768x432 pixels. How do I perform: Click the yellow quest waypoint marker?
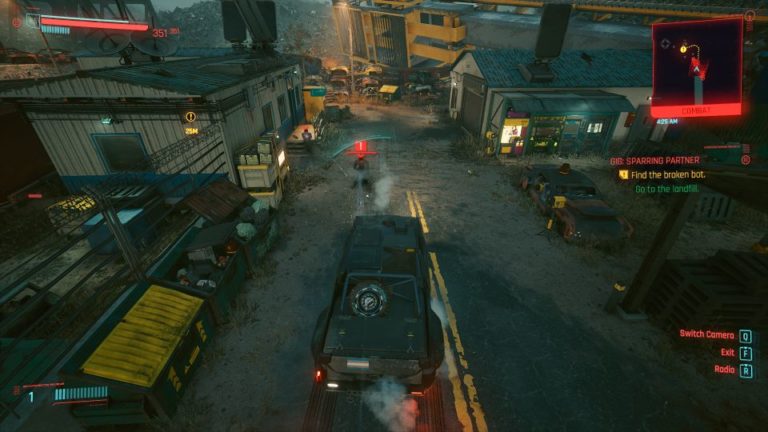click(190, 117)
